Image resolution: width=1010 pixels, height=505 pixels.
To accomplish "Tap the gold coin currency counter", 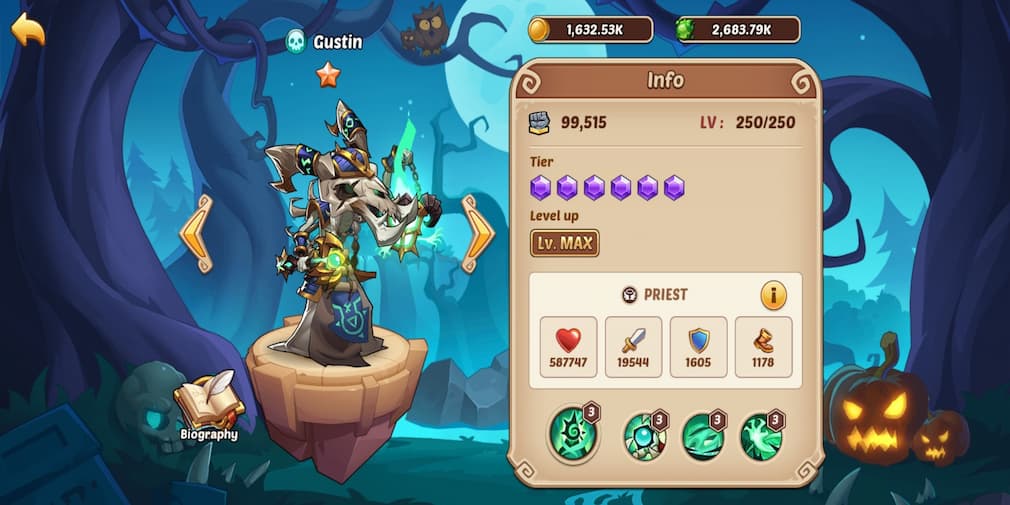I will pyautogui.click(x=591, y=30).
